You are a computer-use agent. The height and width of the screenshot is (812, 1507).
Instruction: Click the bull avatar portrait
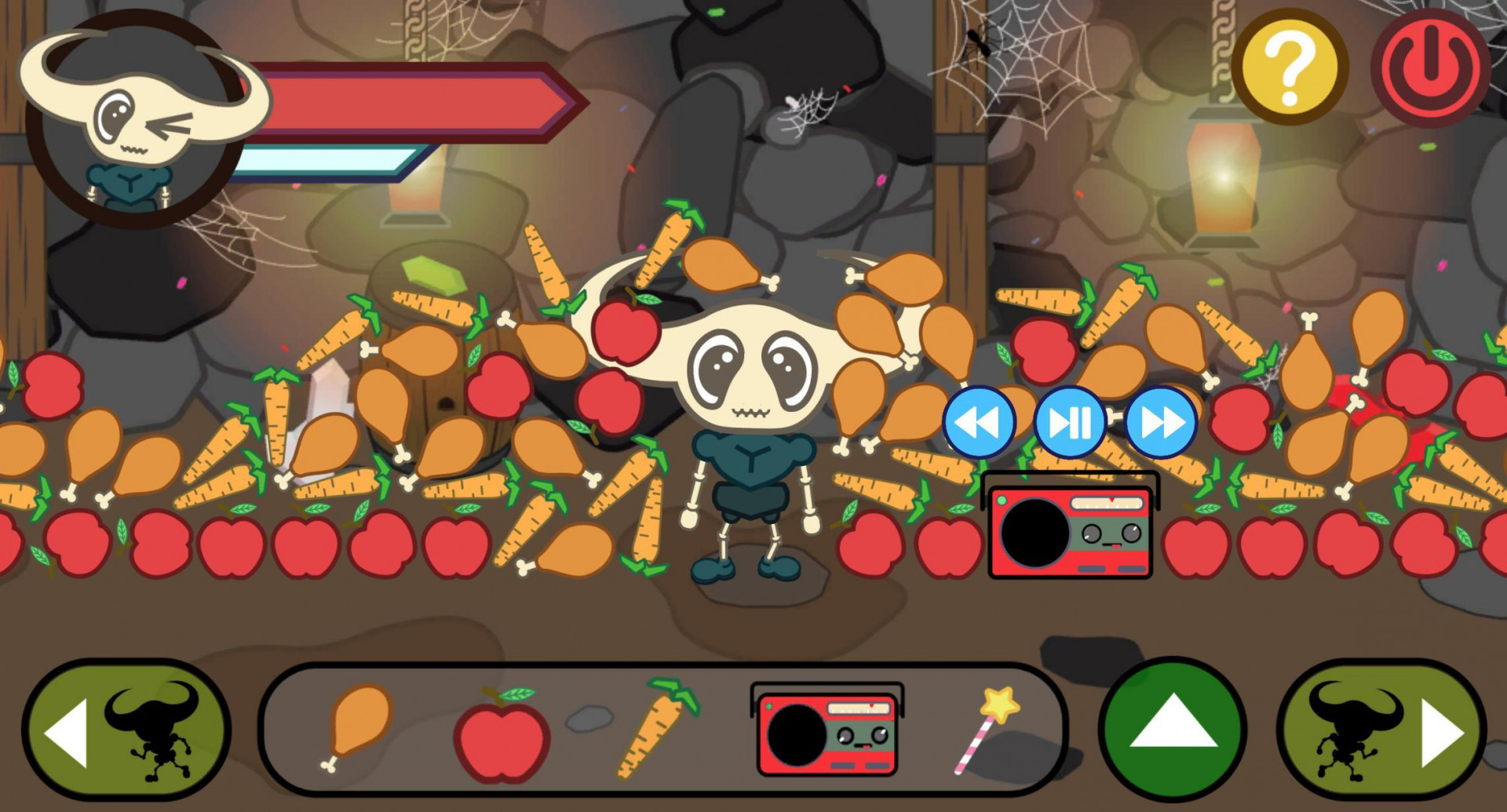(x=130, y=110)
